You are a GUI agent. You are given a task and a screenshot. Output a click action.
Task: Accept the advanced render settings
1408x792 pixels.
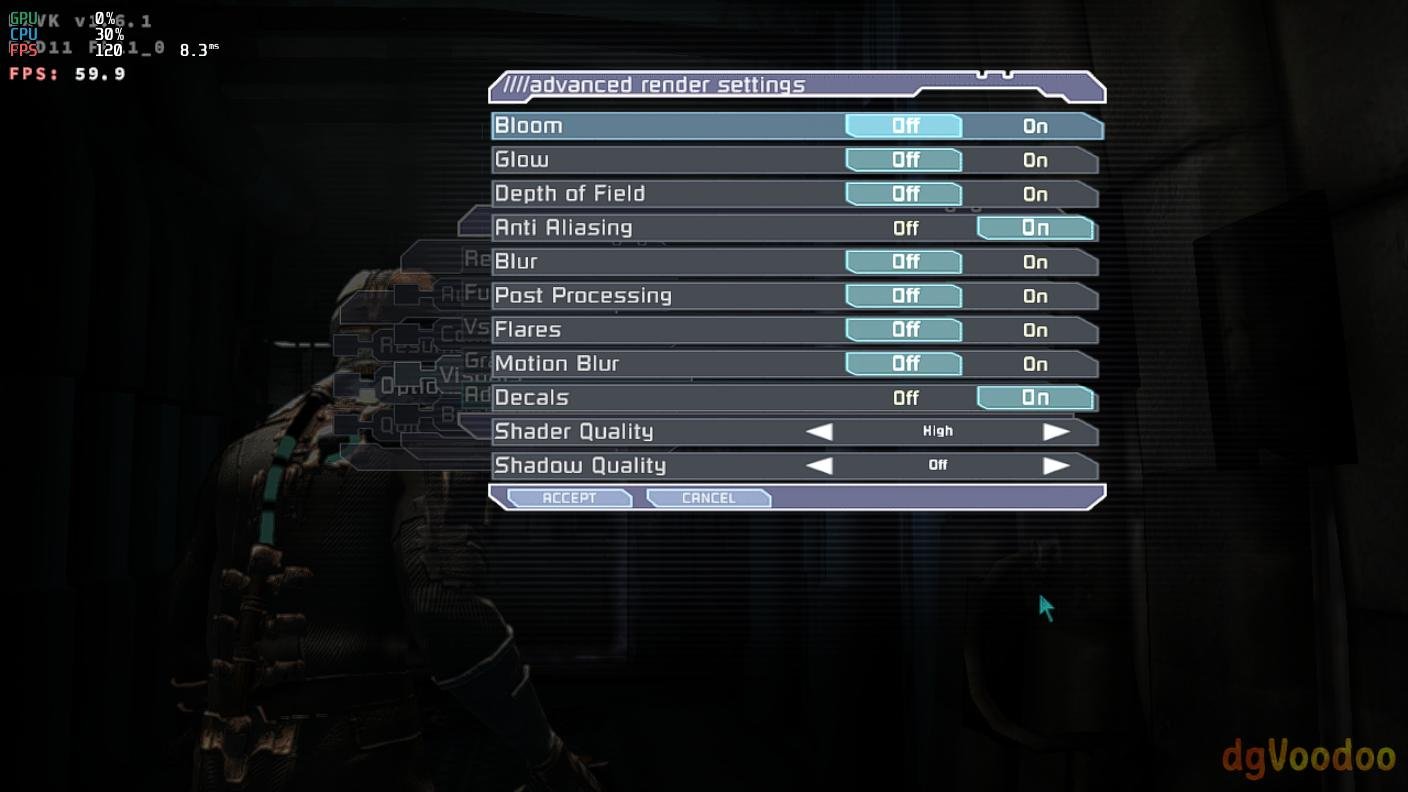[569, 498]
